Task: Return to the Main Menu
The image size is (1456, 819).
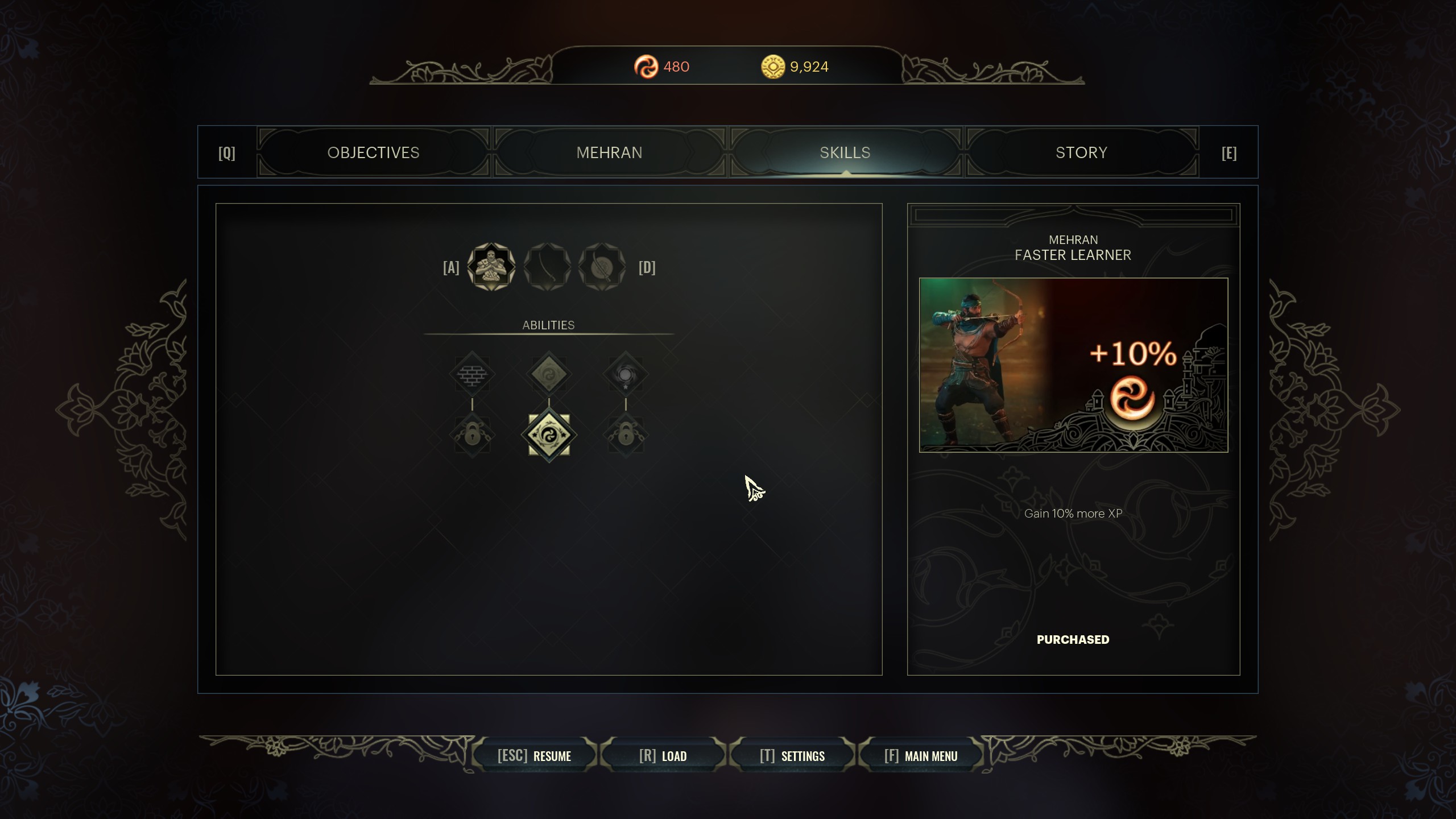Action: tap(920, 756)
